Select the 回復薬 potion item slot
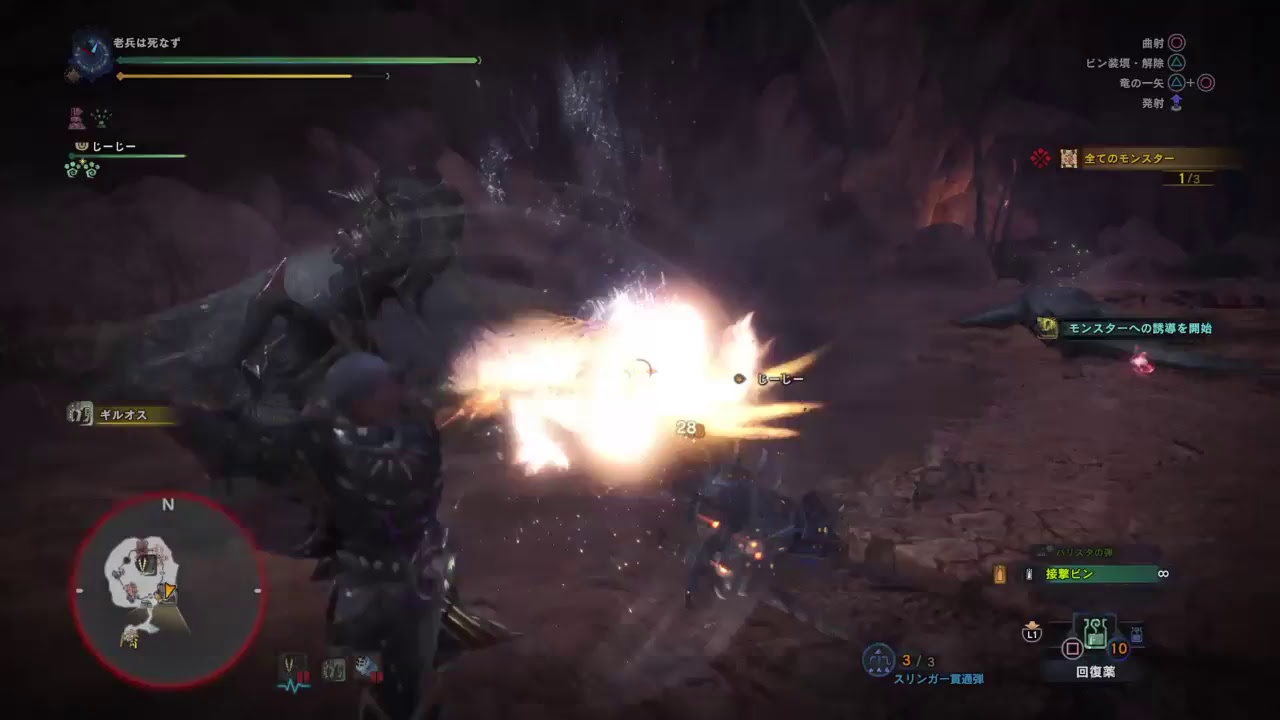This screenshot has width=1280, height=720. pyautogui.click(x=1095, y=636)
